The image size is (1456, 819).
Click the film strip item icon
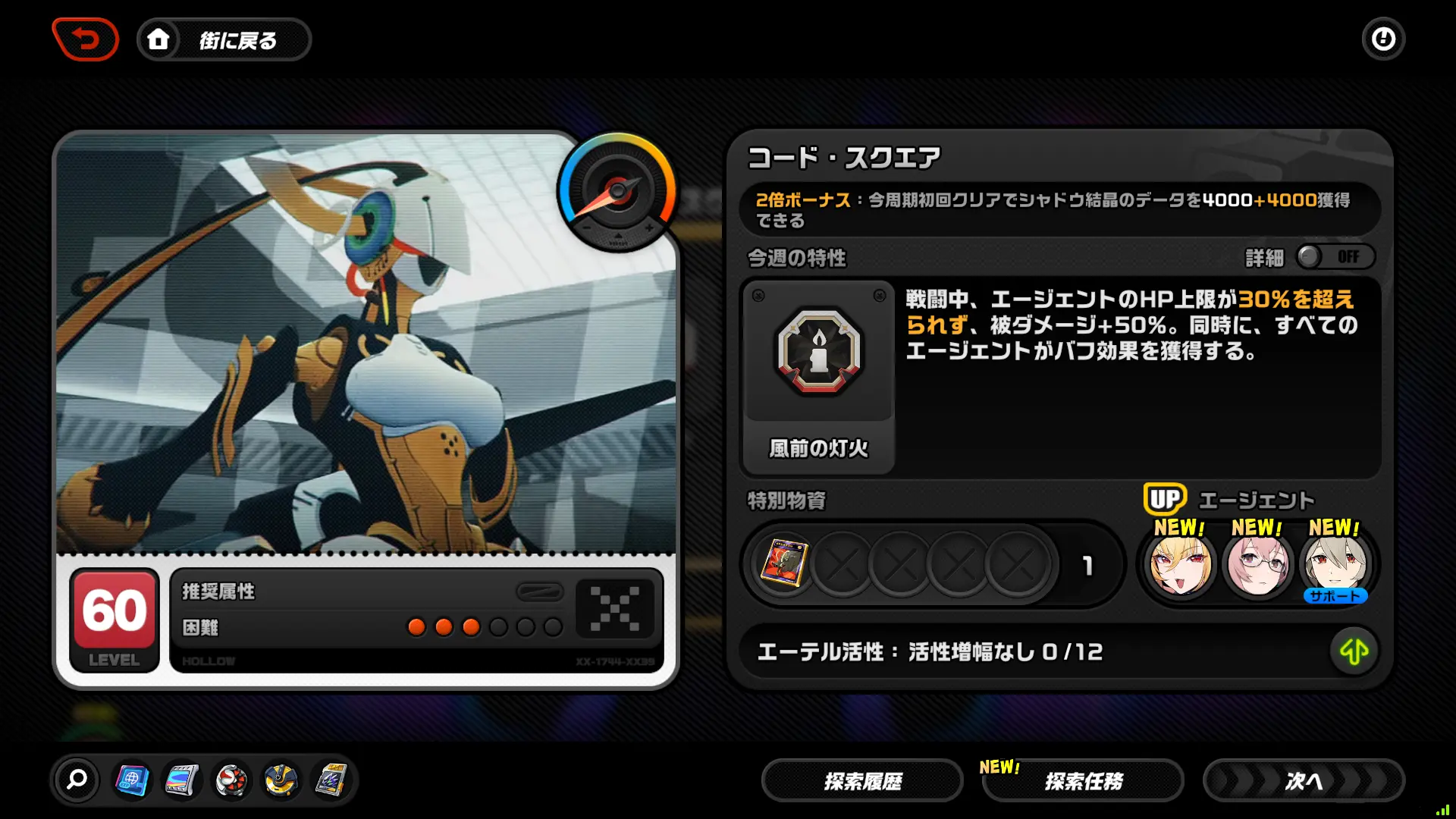[181, 780]
